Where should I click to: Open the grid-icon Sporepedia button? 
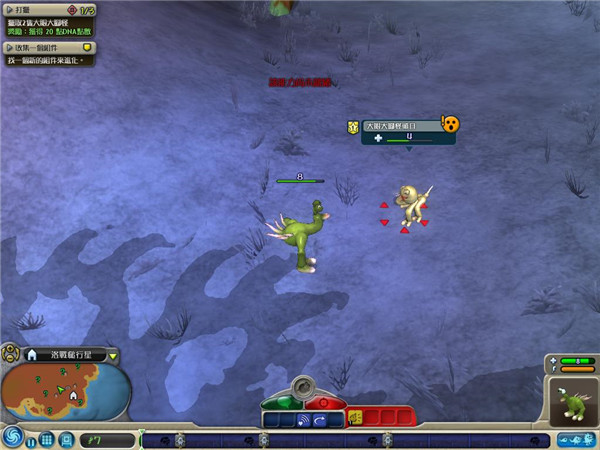47,440
